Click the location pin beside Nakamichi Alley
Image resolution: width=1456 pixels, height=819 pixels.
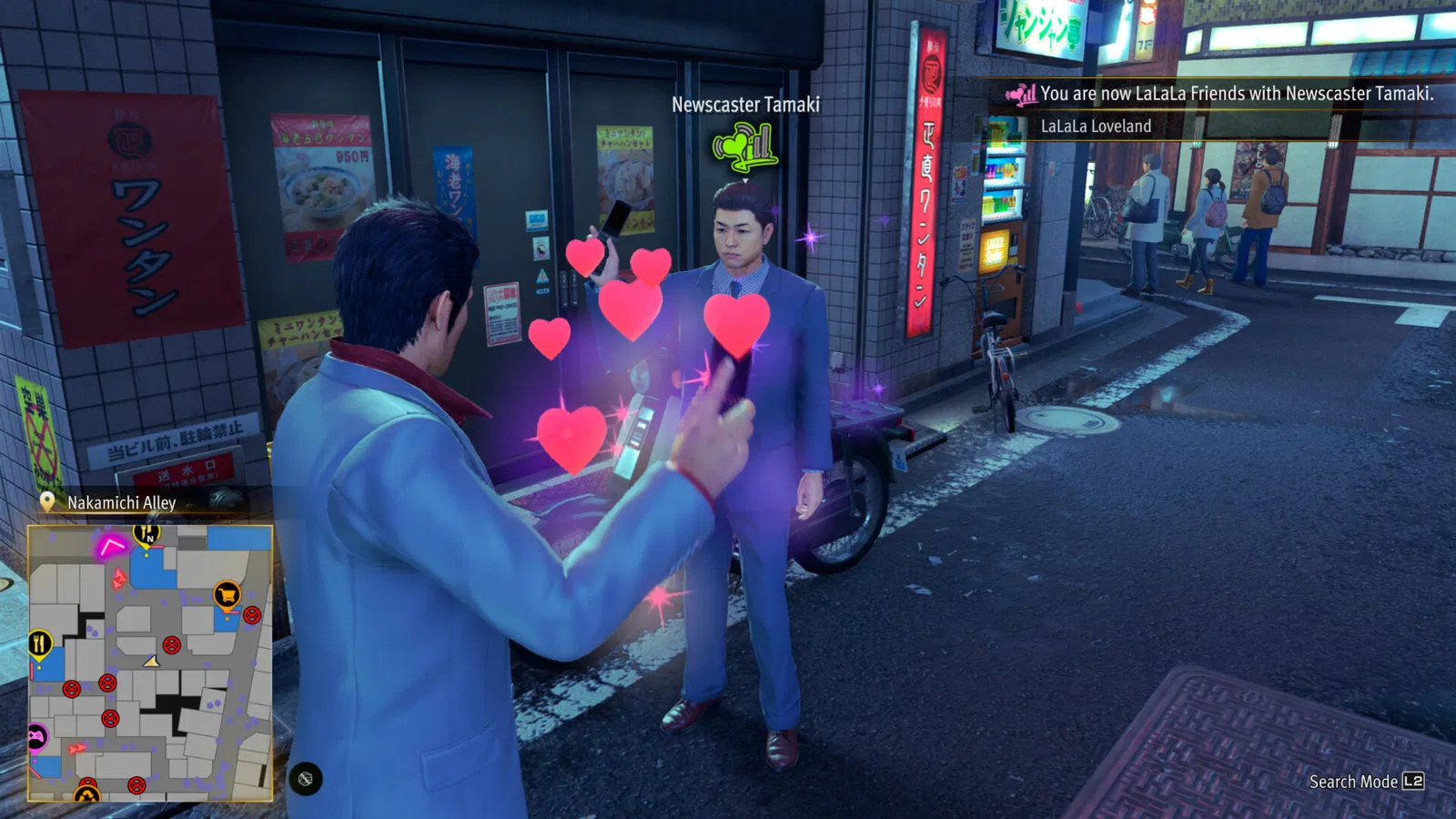(45, 500)
